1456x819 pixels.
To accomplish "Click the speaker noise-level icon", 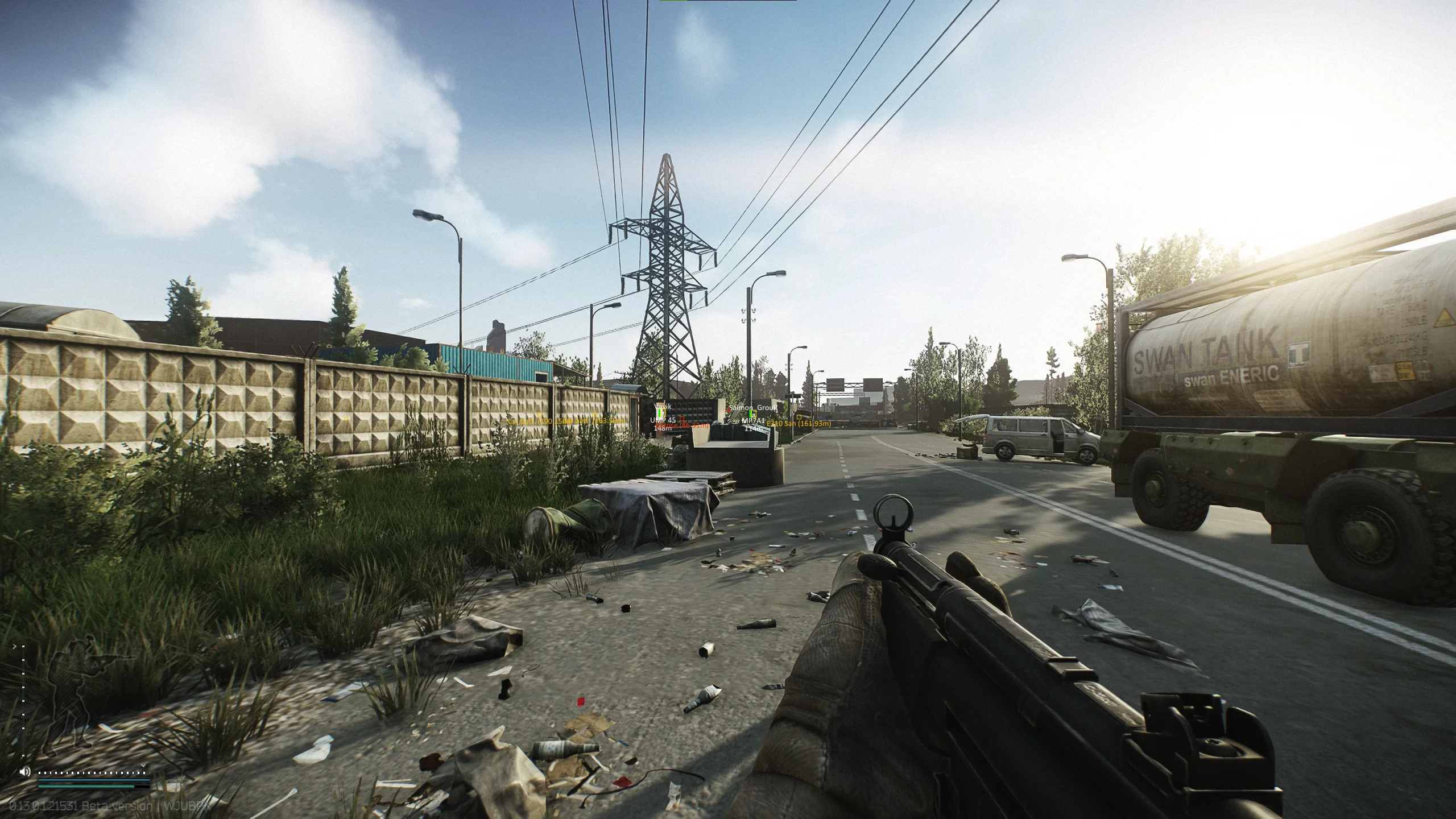I will coord(25,772).
